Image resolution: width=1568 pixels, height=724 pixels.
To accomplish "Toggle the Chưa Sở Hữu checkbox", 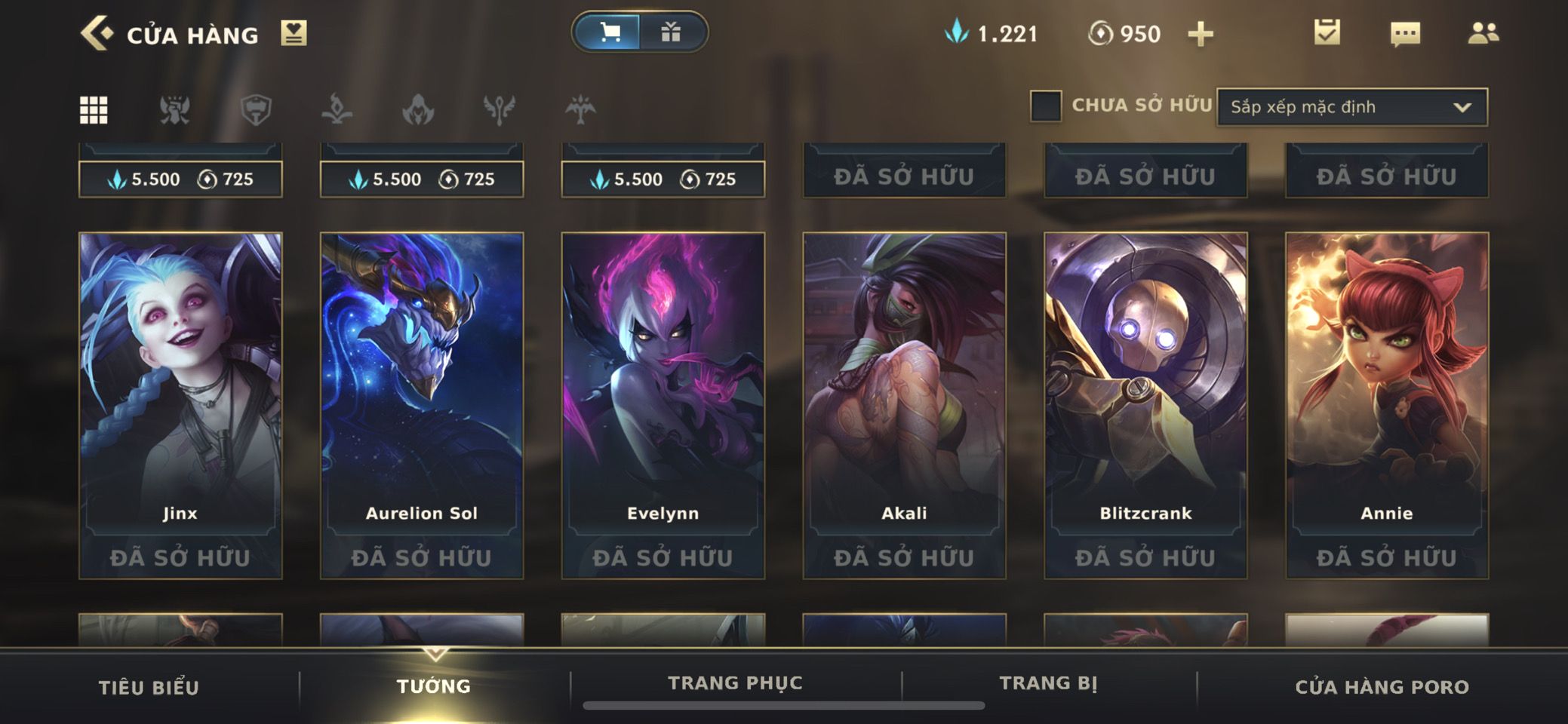I will click(x=1046, y=106).
